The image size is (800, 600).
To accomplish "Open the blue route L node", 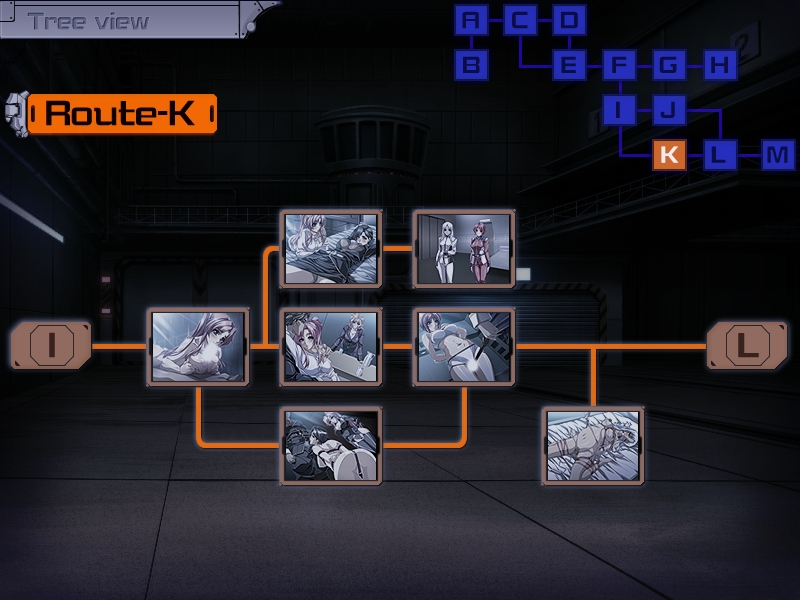I will [x=718, y=155].
